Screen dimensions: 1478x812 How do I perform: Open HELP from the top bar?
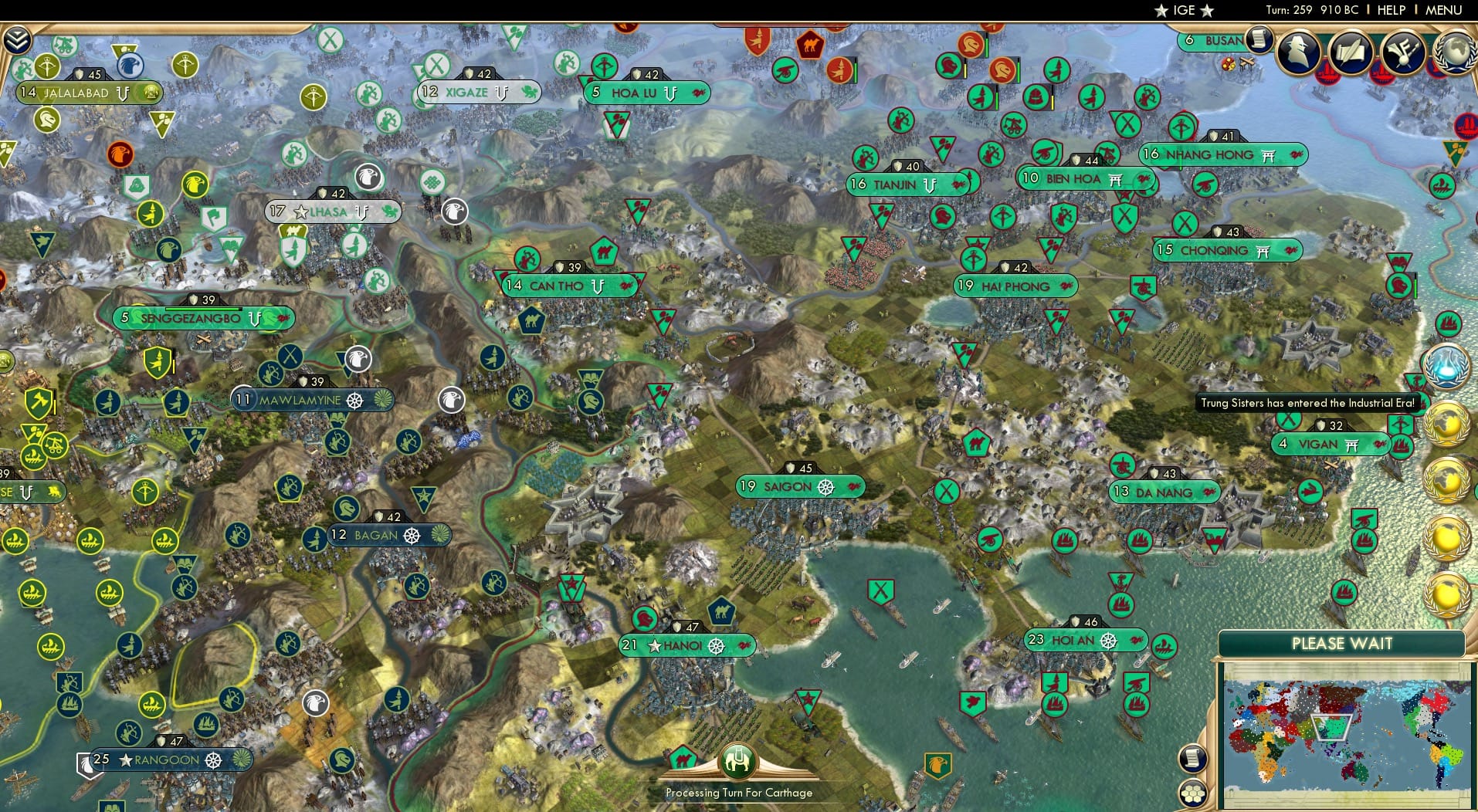coord(1392,10)
